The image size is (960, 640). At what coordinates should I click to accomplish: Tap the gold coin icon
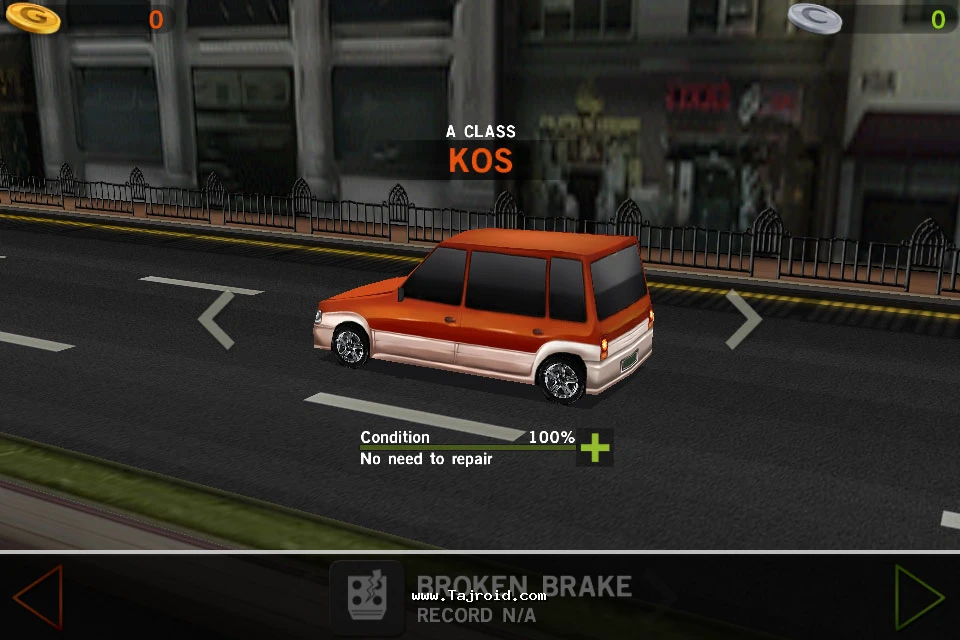click(32, 17)
